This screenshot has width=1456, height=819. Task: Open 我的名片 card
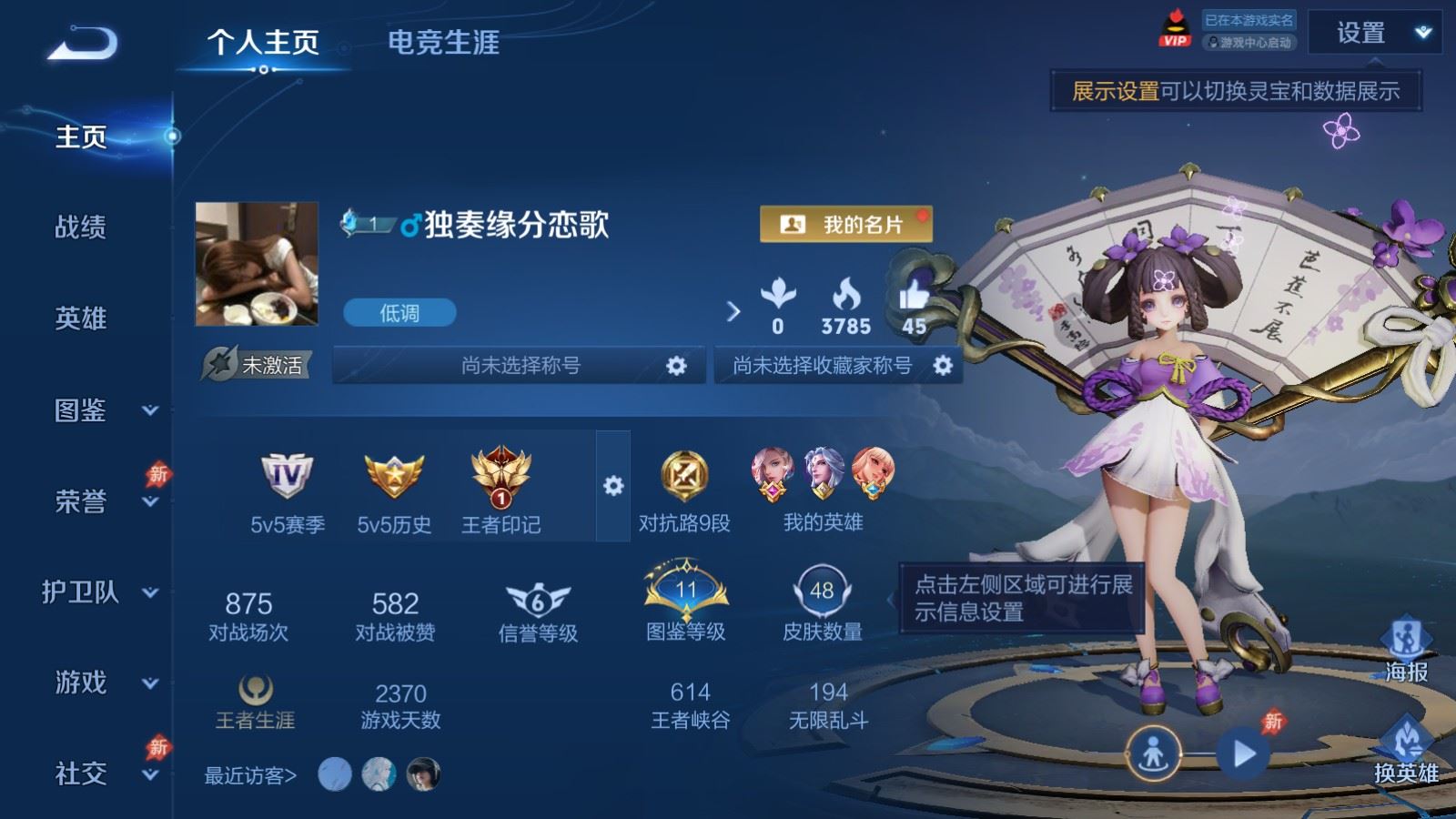[x=845, y=224]
